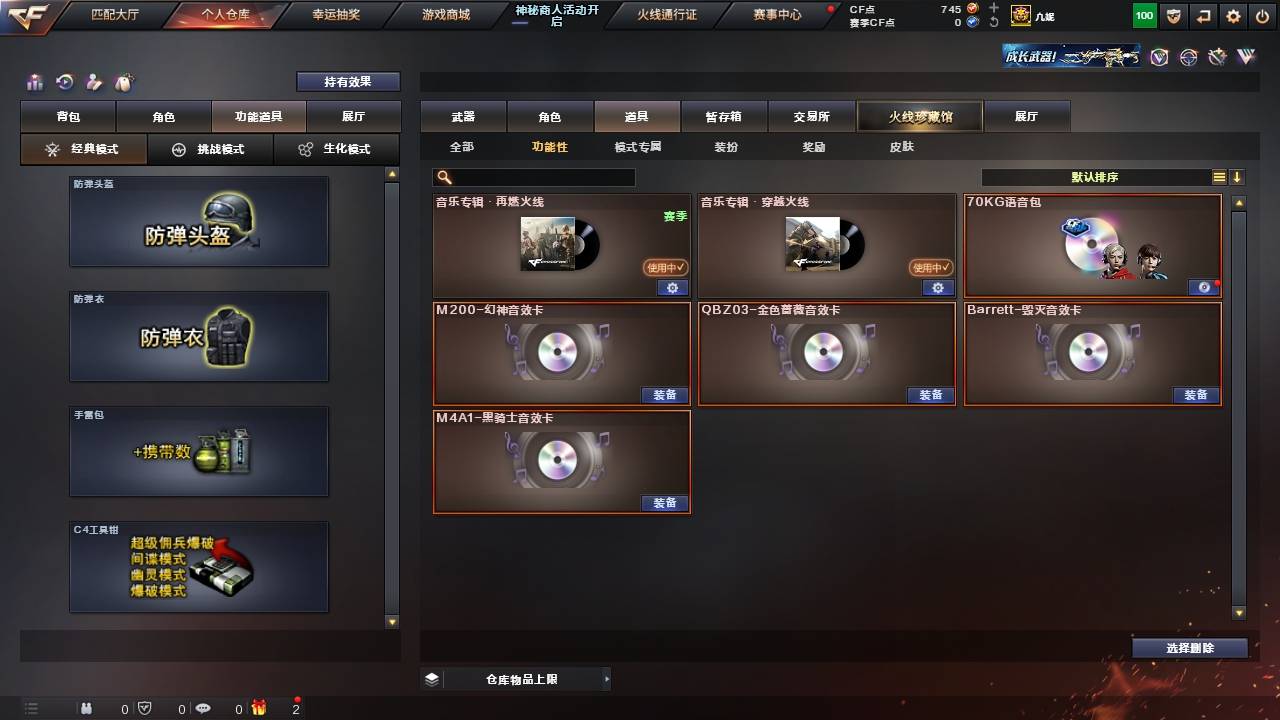Click the search magnifier icon above item list
Image resolution: width=1280 pixels, height=720 pixels.
pos(444,177)
